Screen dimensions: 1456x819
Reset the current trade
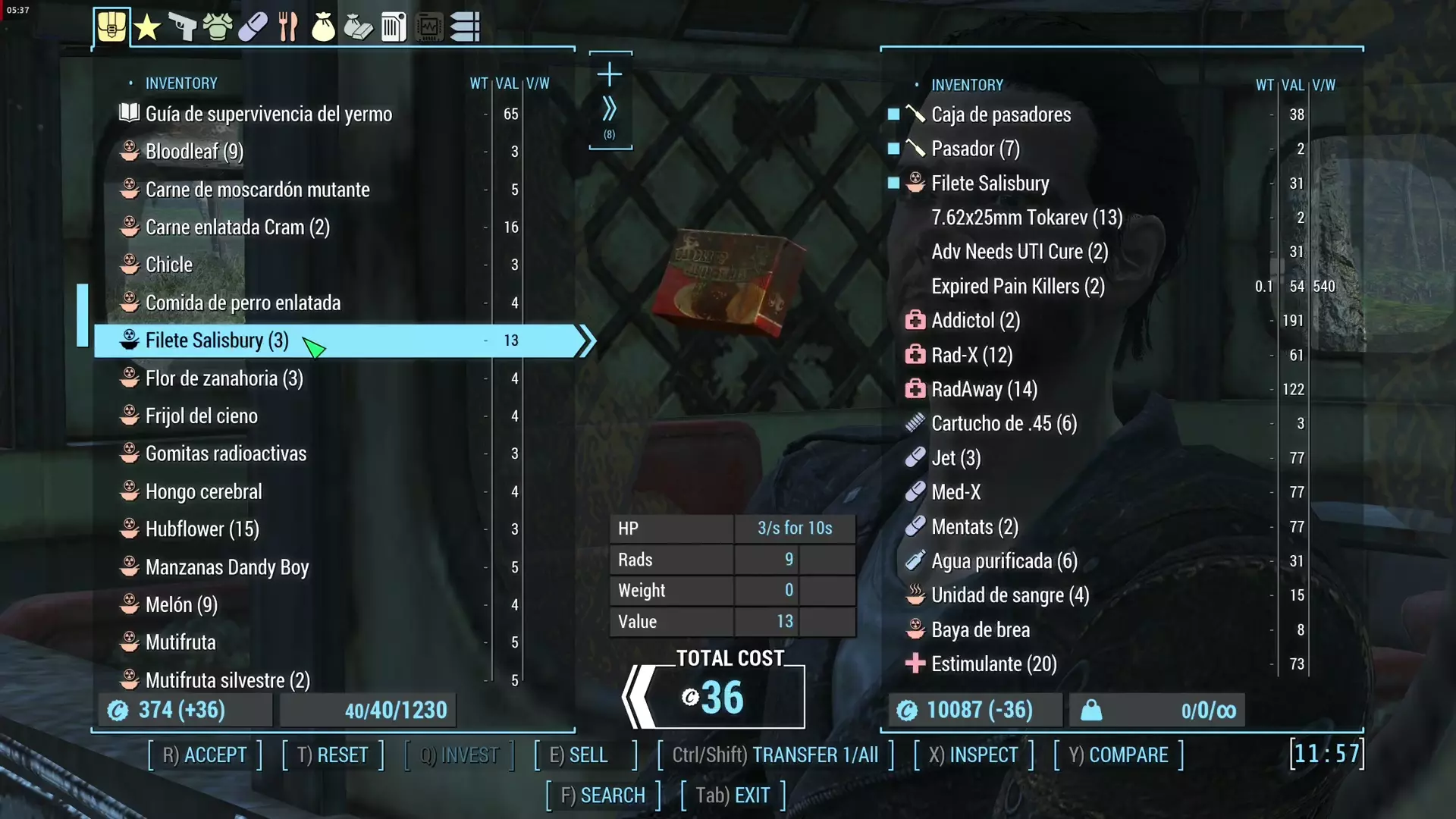[x=333, y=755]
